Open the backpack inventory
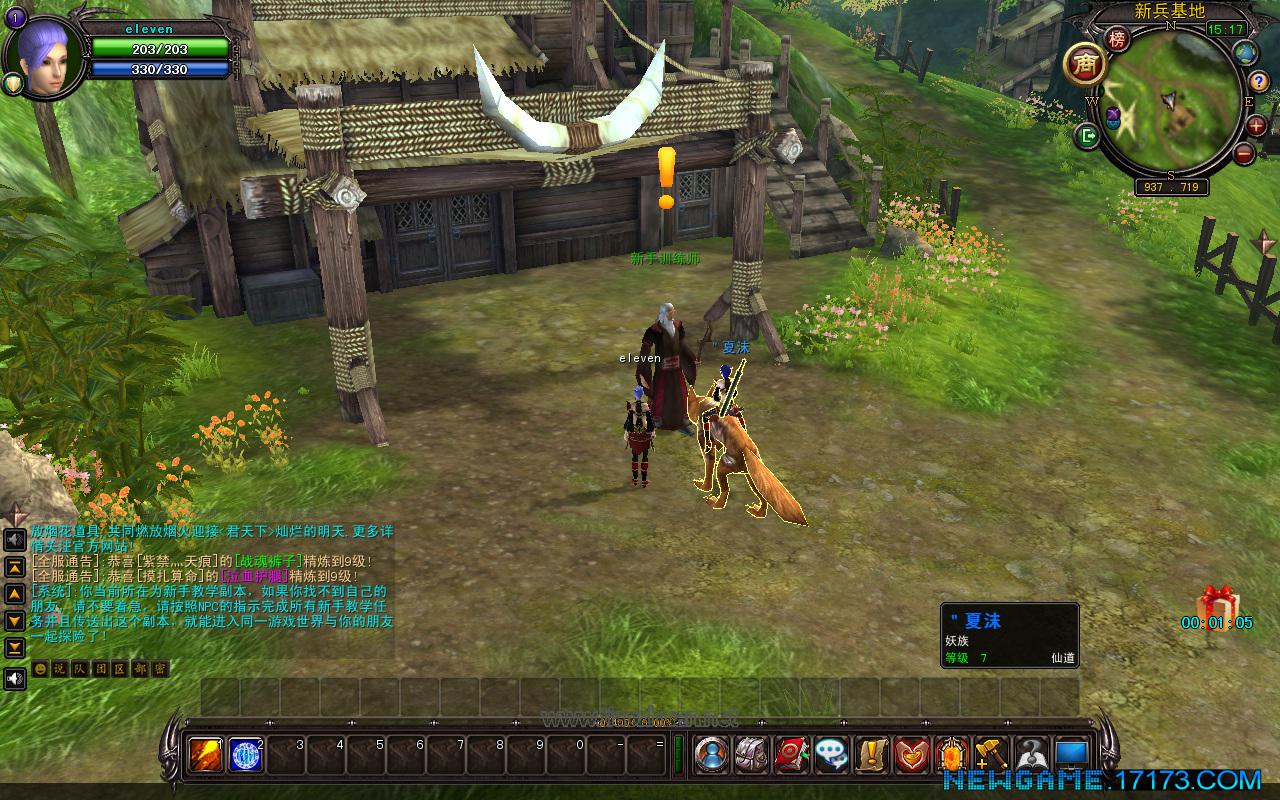This screenshot has height=800, width=1280. 751,755
